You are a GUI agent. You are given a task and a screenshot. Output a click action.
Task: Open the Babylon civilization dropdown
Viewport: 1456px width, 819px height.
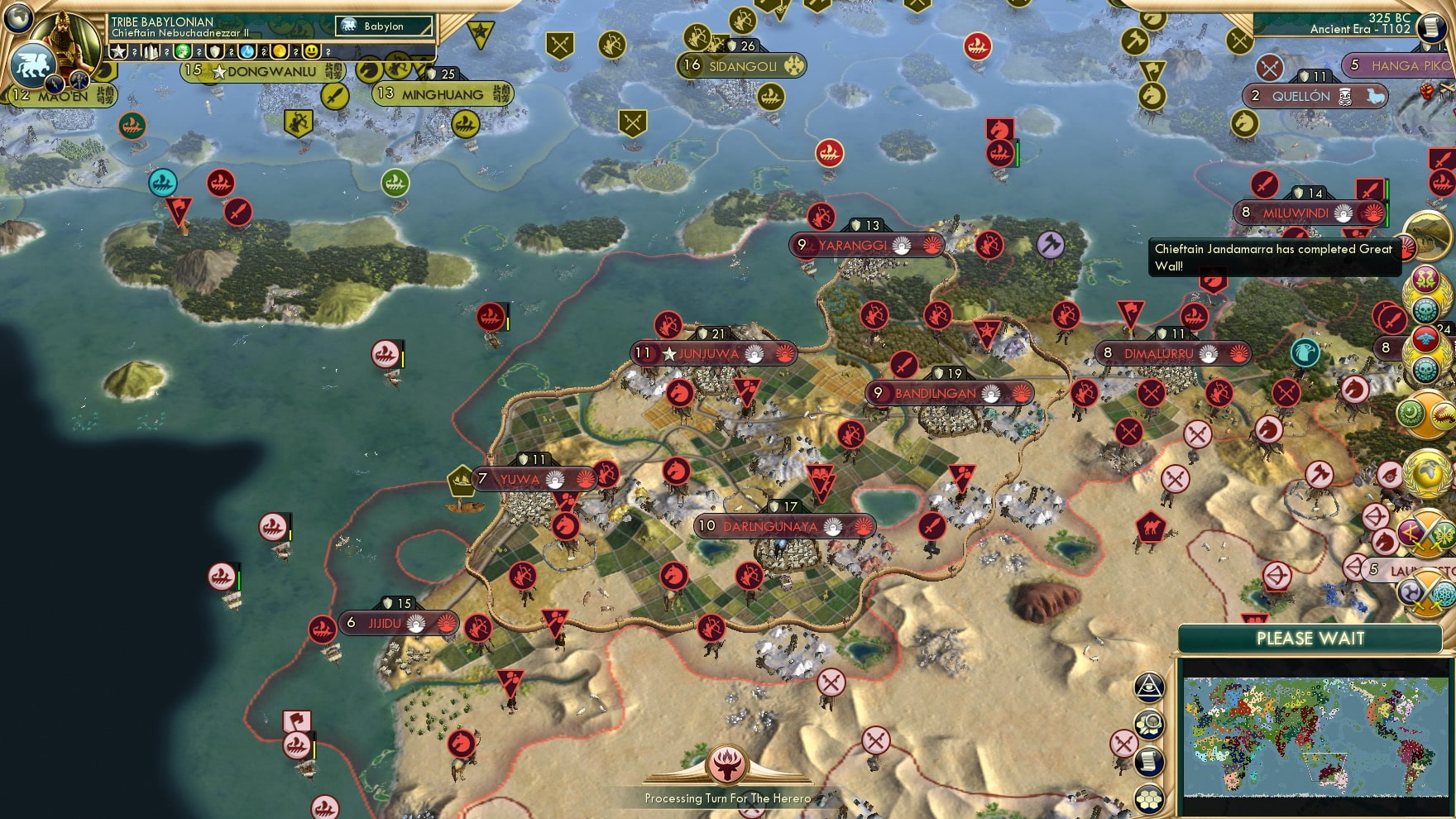point(385,26)
